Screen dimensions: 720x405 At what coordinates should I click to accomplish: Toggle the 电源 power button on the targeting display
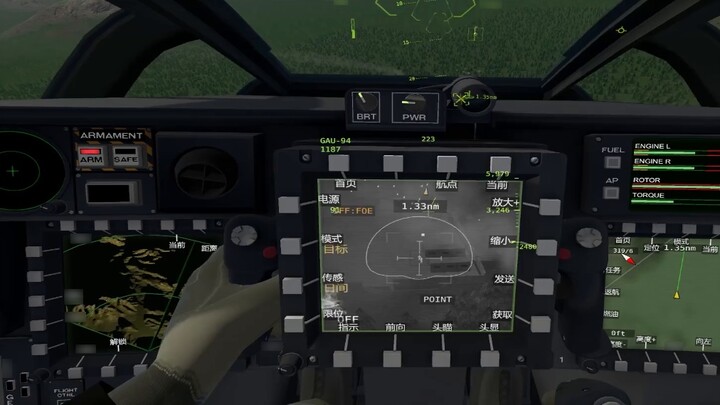pyautogui.click(x=289, y=204)
